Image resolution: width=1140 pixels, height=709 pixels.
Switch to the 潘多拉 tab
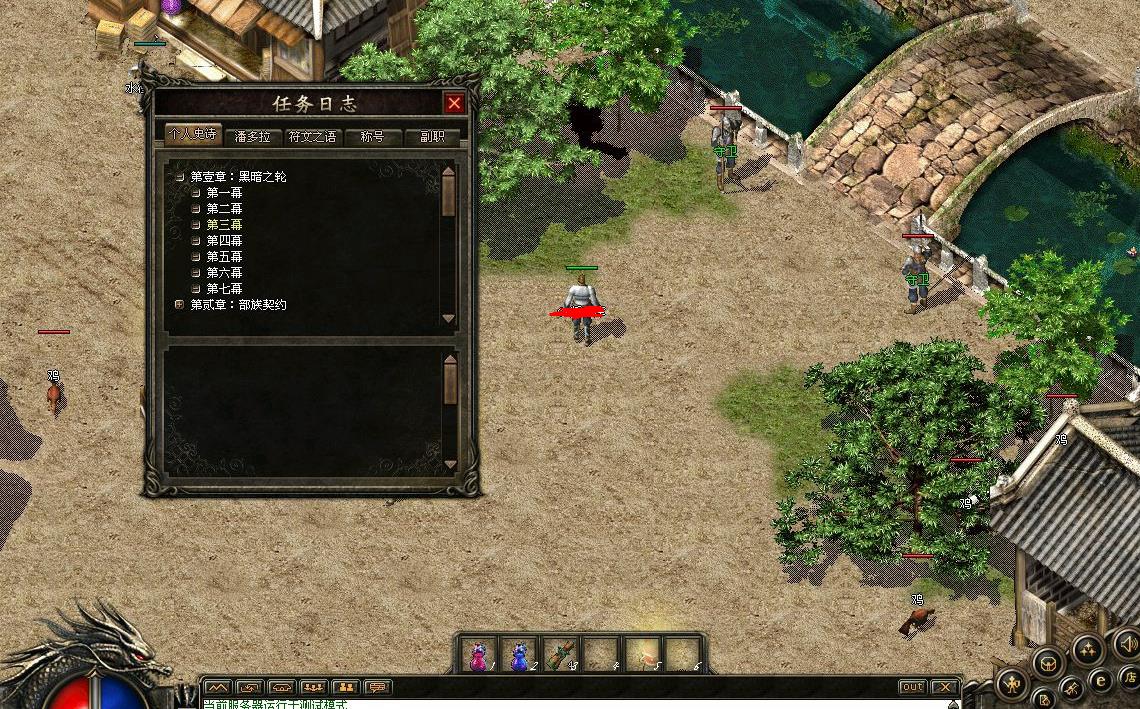252,137
